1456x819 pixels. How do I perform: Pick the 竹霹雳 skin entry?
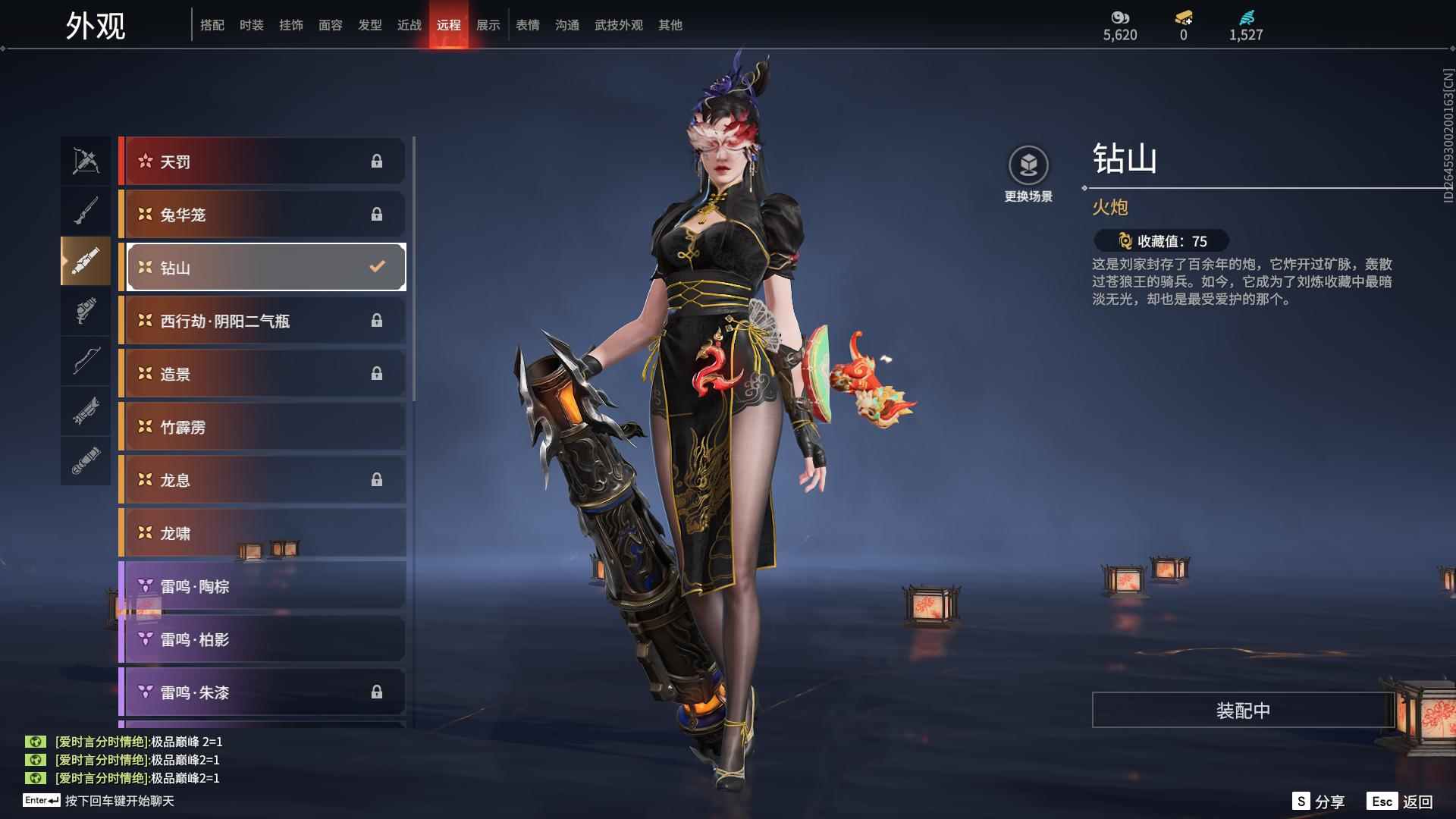[262, 427]
